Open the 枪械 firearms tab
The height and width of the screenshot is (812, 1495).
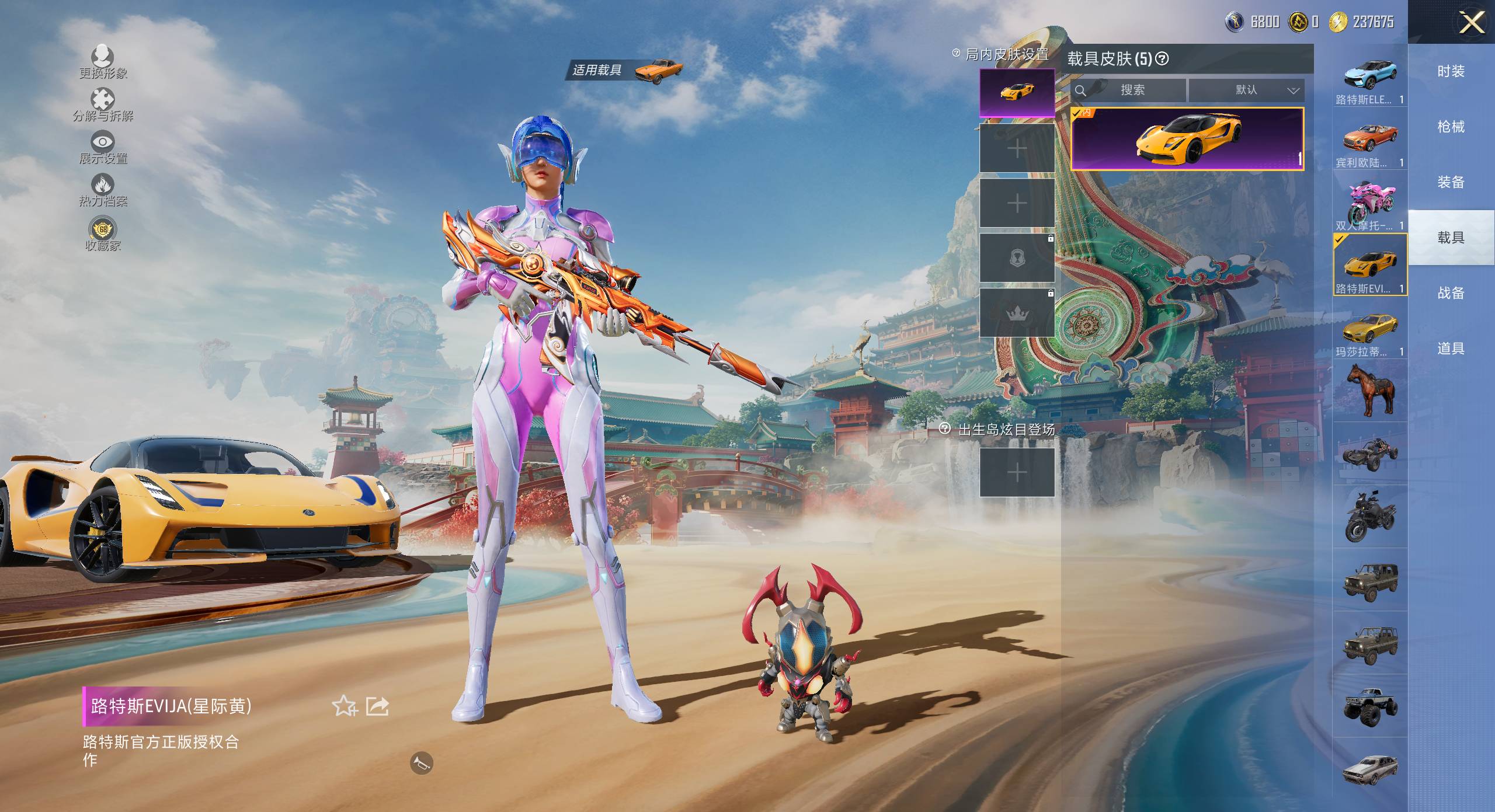tap(1451, 127)
